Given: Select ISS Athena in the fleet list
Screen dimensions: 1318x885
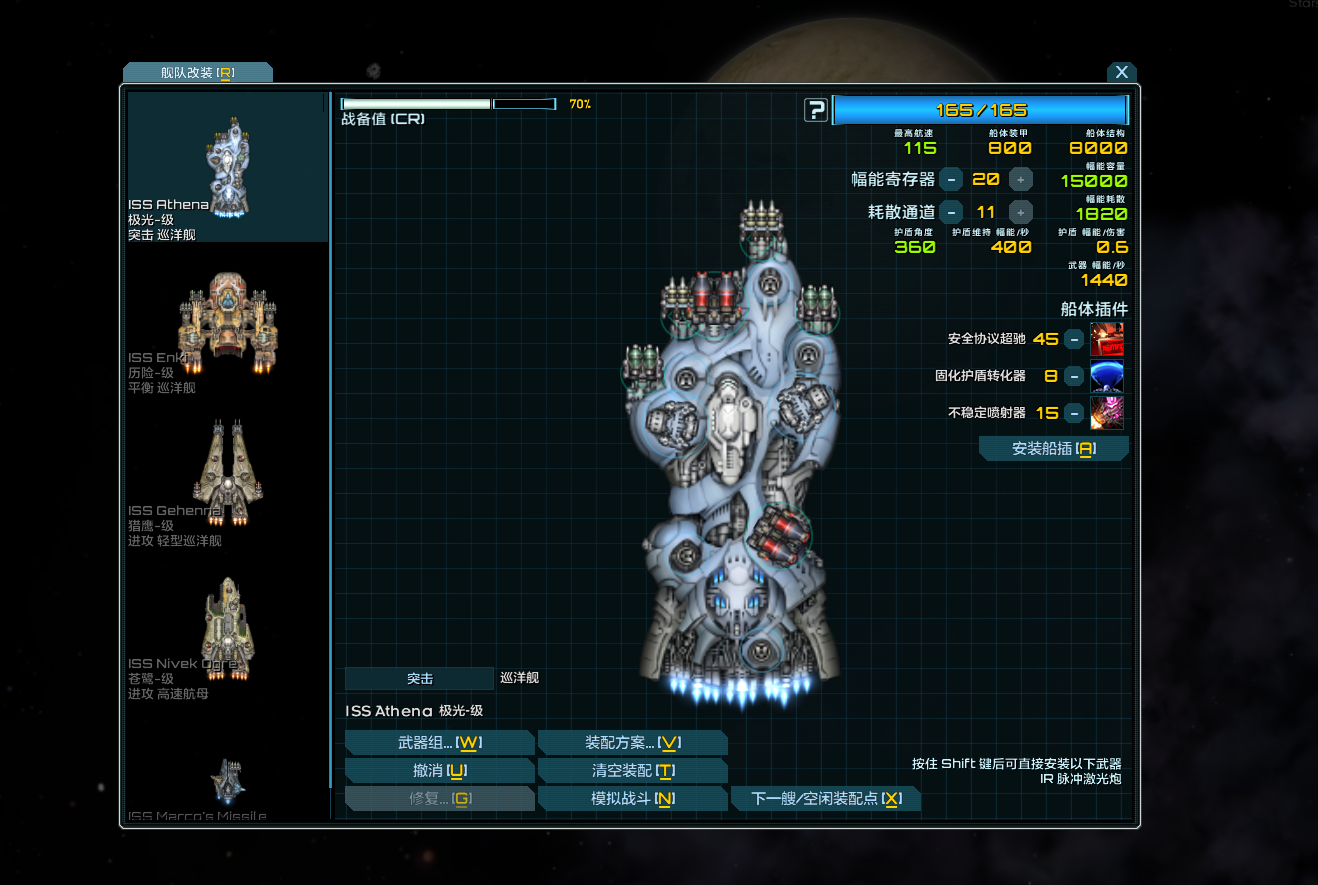Looking at the screenshot, I should [228, 167].
